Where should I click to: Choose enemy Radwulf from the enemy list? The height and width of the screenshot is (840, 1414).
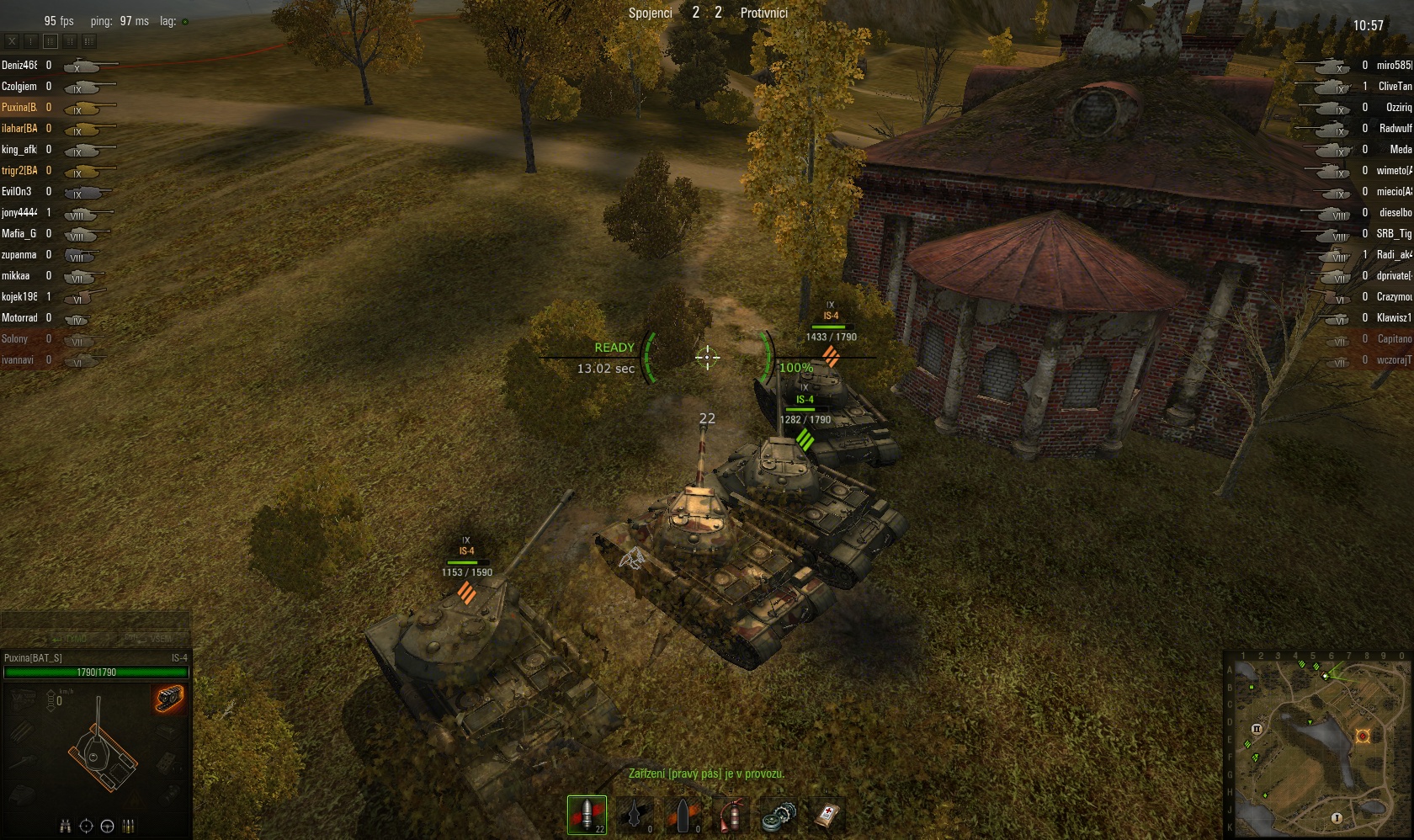coord(1395,128)
